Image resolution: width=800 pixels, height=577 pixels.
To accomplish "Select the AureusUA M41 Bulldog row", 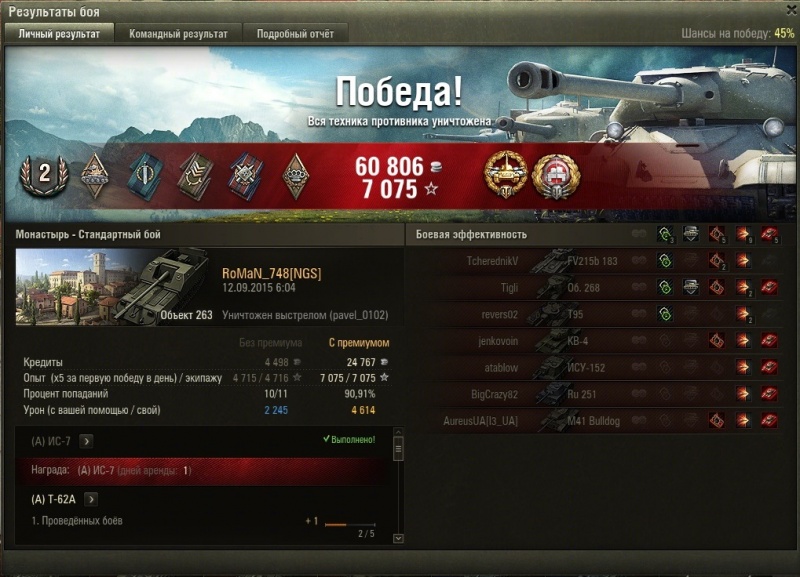I will 602,421.
